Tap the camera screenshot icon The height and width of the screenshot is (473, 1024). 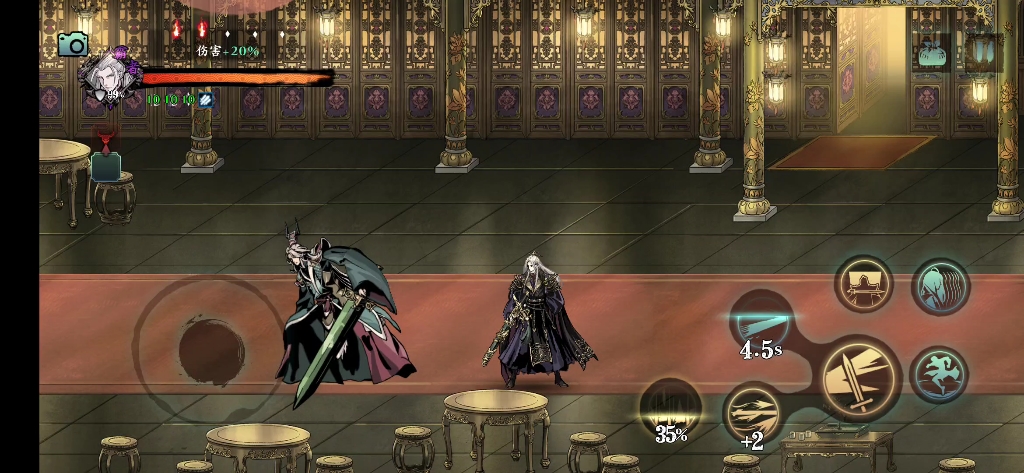tap(72, 43)
